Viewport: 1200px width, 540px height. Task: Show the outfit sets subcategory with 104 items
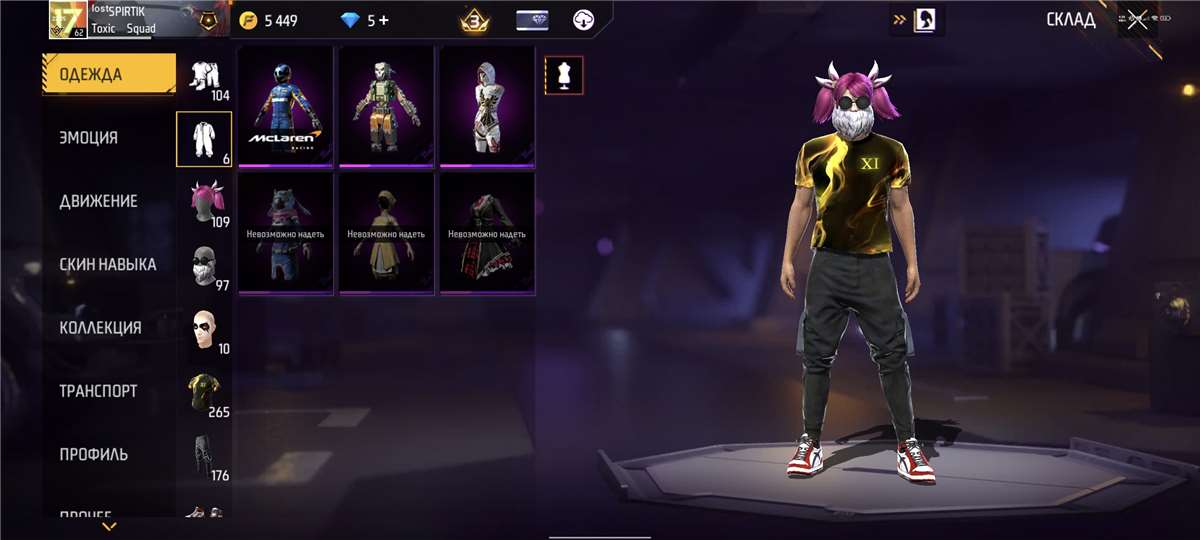point(205,78)
